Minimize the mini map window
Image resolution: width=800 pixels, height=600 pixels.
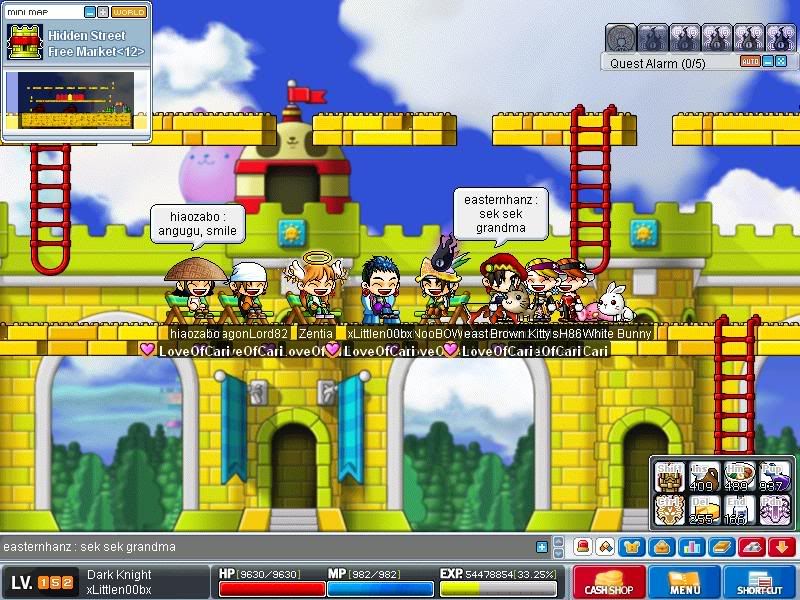click(88, 12)
